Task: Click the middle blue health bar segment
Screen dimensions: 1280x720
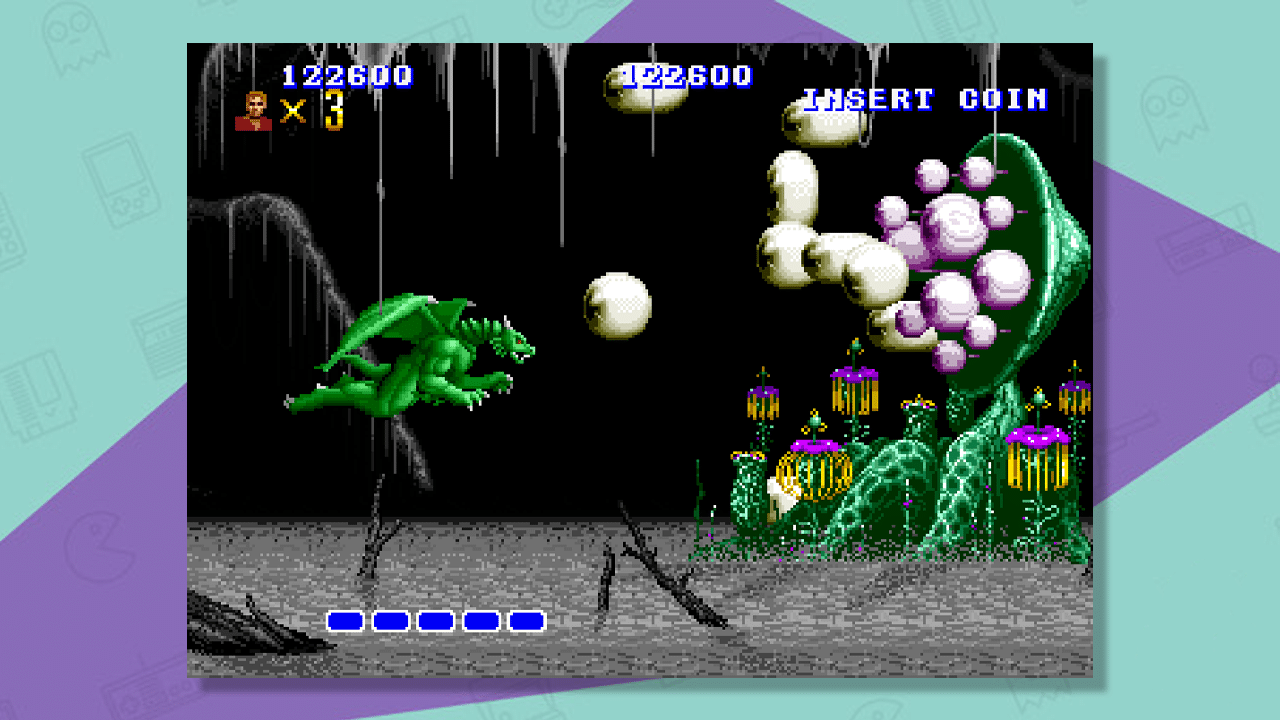Action: (434, 622)
